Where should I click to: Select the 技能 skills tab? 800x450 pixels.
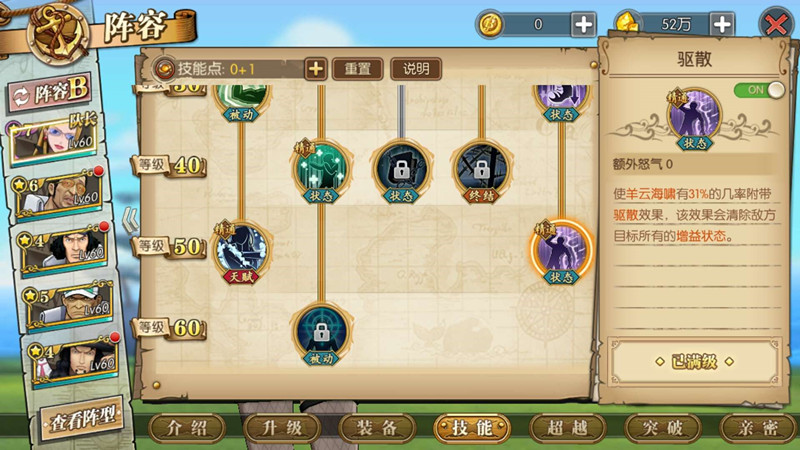(472, 428)
